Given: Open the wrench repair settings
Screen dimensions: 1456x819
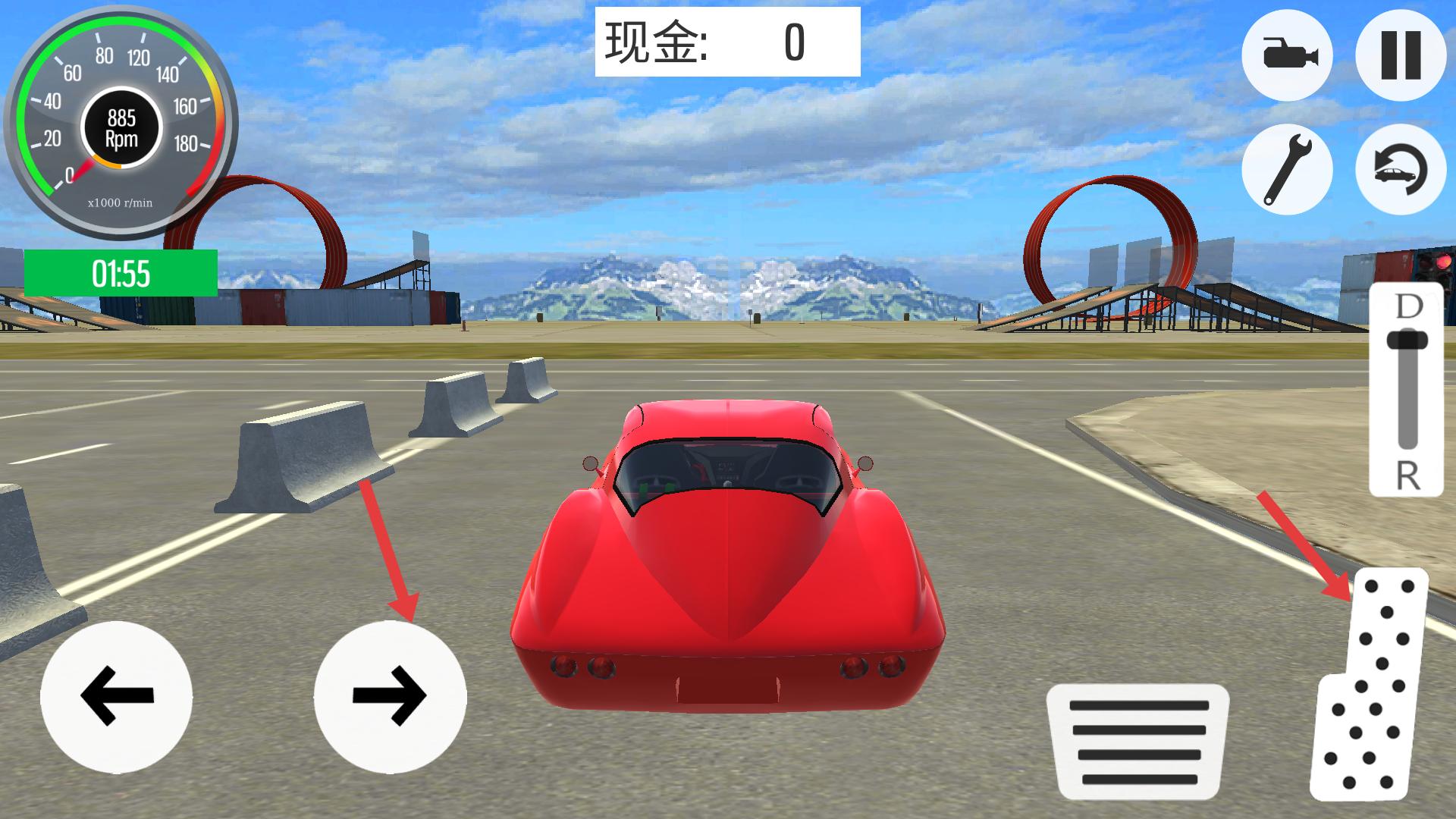Looking at the screenshot, I should tap(1289, 168).
